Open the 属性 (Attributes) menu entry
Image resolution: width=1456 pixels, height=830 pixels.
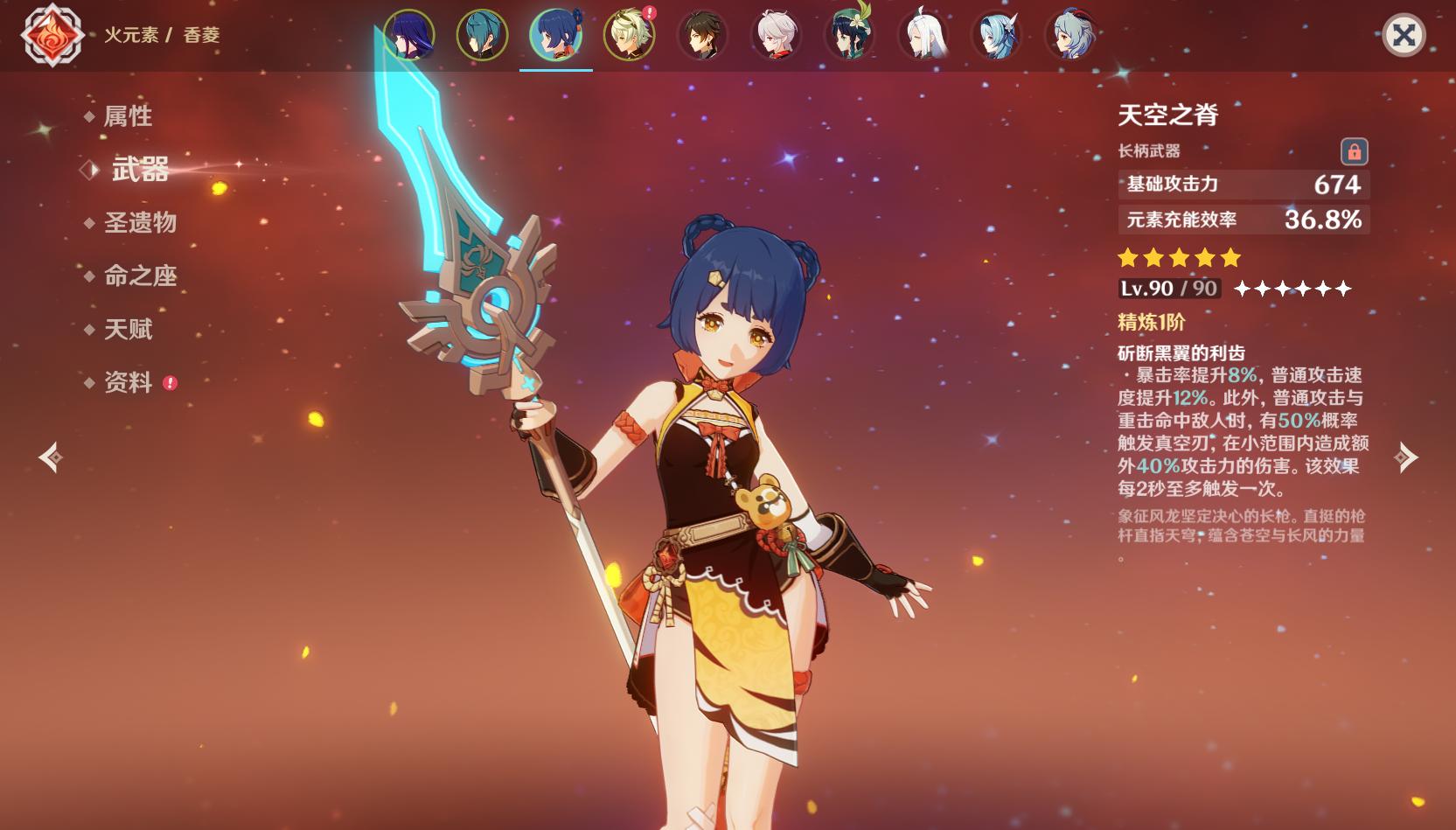pos(128,115)
